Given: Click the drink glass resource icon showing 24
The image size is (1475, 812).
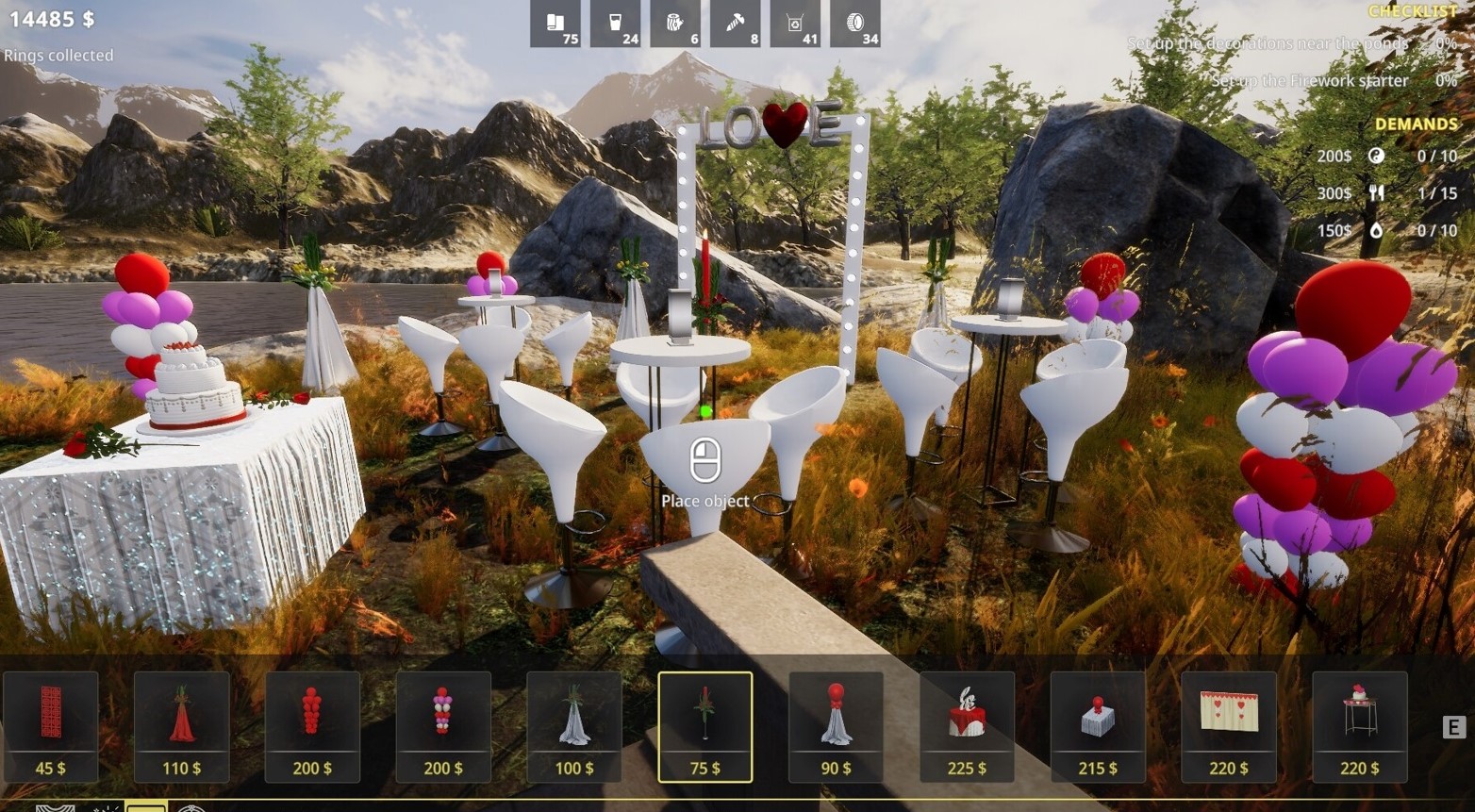Looking at the screenshot, I should click(x=617, y=25).
